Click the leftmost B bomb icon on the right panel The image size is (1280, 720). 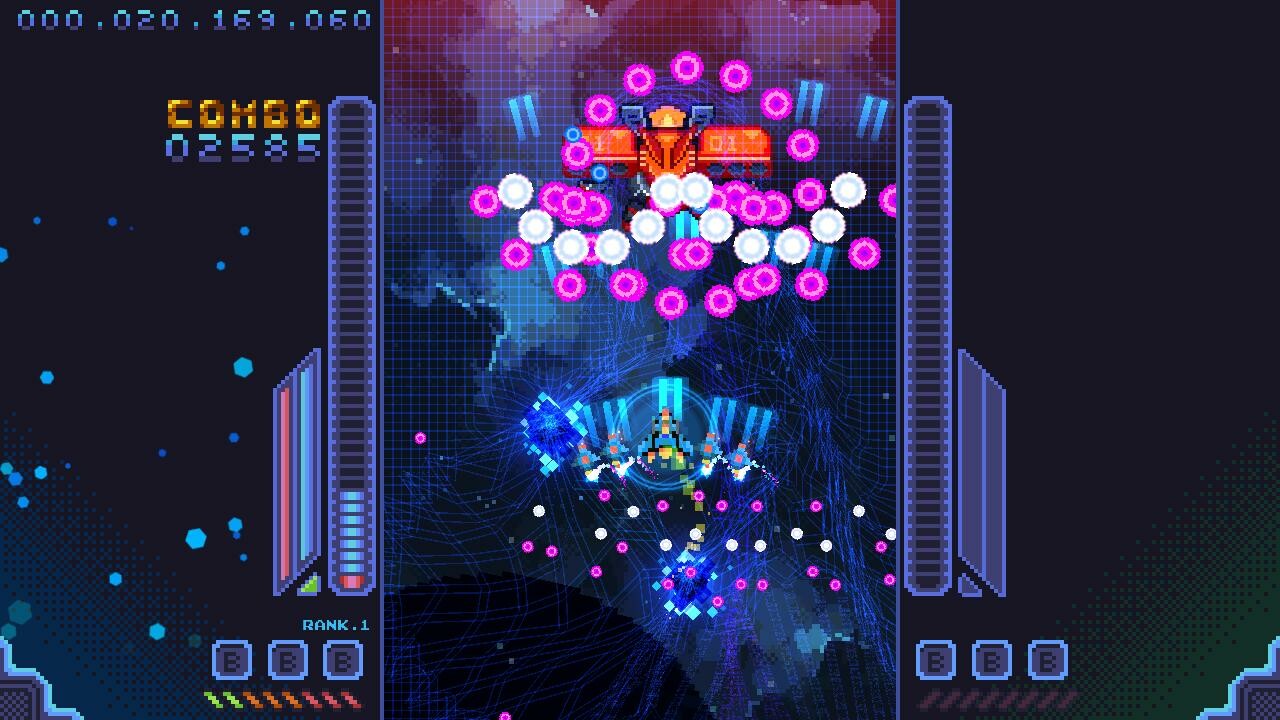click(936, 660)
